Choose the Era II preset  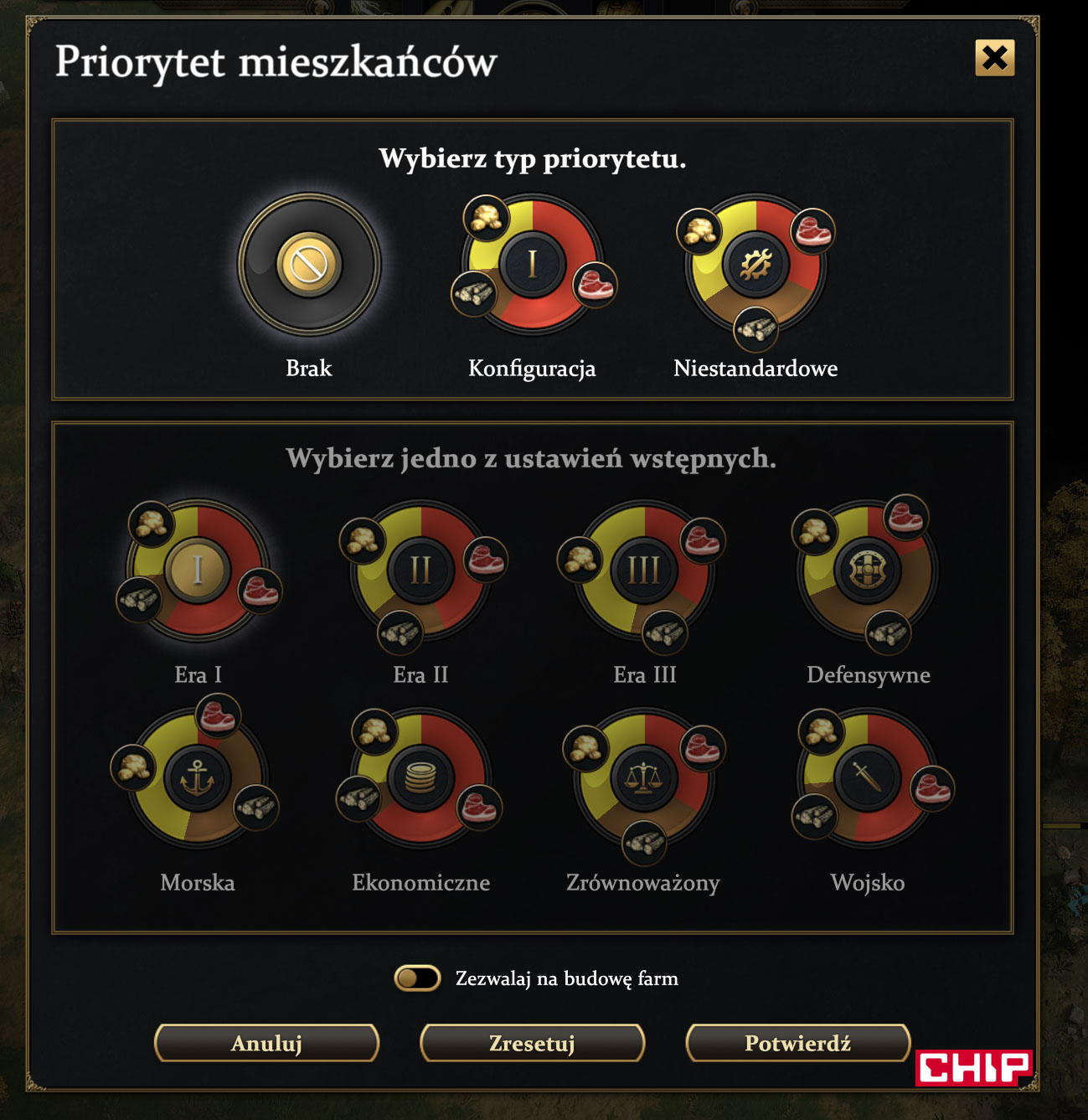[420, 570]
